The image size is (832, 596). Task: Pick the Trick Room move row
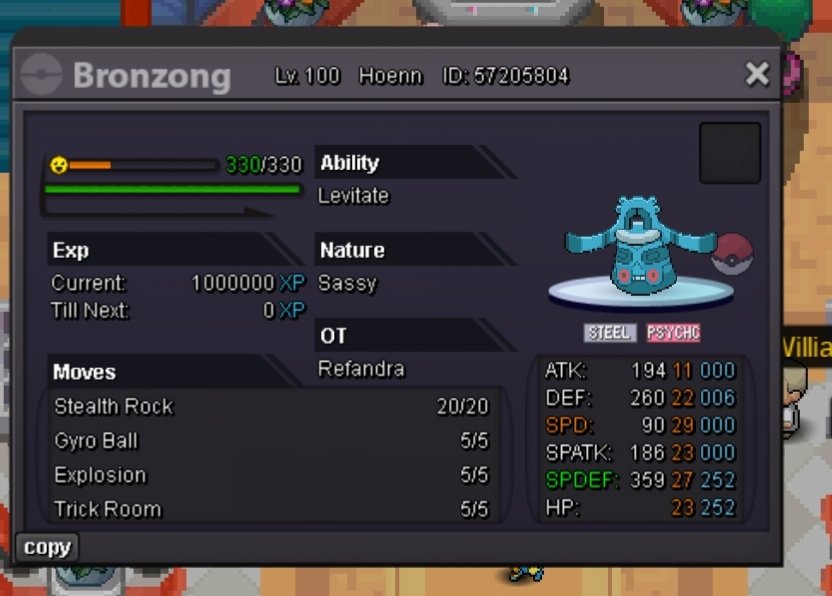coord(271,509)
